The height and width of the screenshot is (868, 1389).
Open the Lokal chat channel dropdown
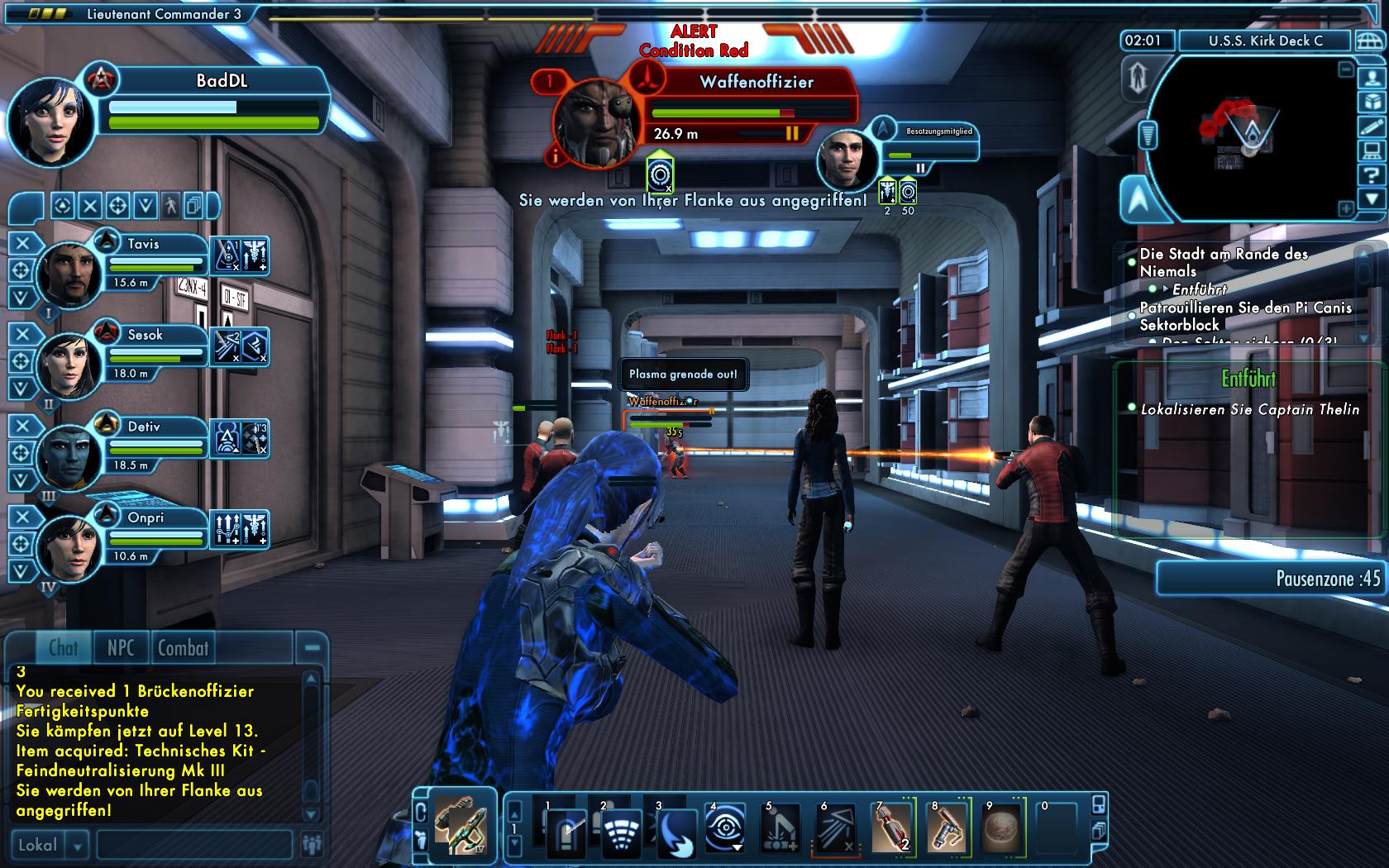tap(79, 846)
